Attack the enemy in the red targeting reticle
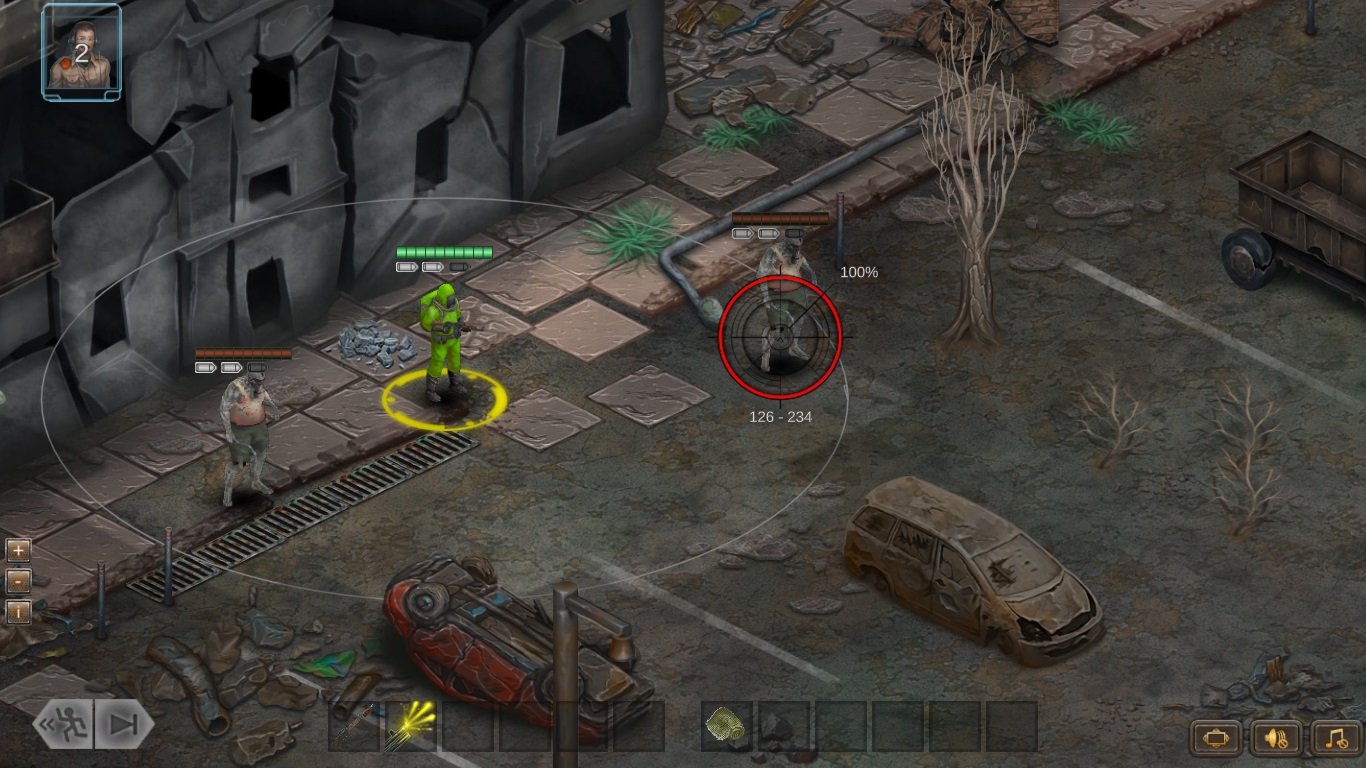Viewport: 1366px width, 768px height. click(779, 339)
